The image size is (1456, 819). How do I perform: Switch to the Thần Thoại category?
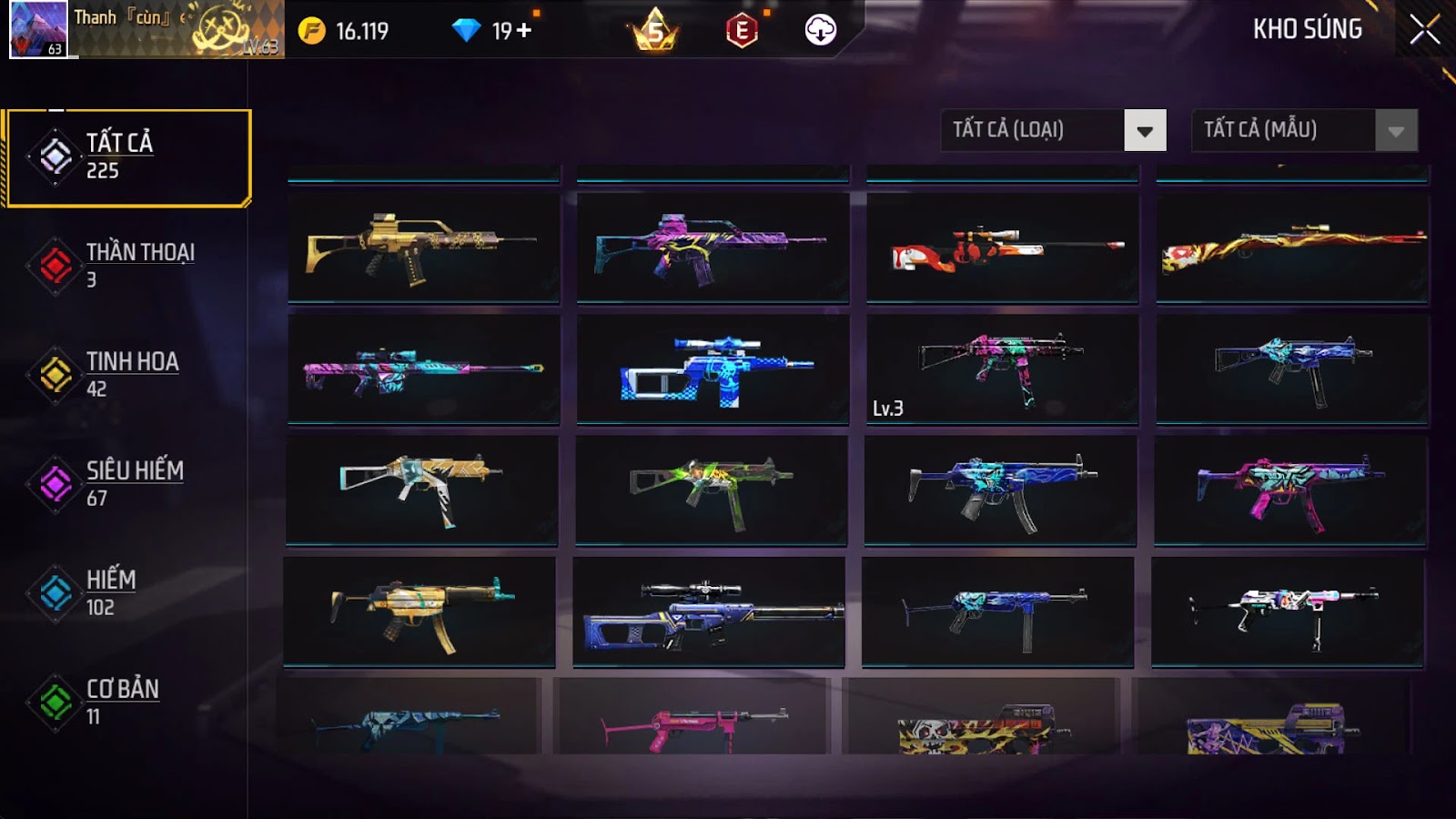(x=127, y=265)
